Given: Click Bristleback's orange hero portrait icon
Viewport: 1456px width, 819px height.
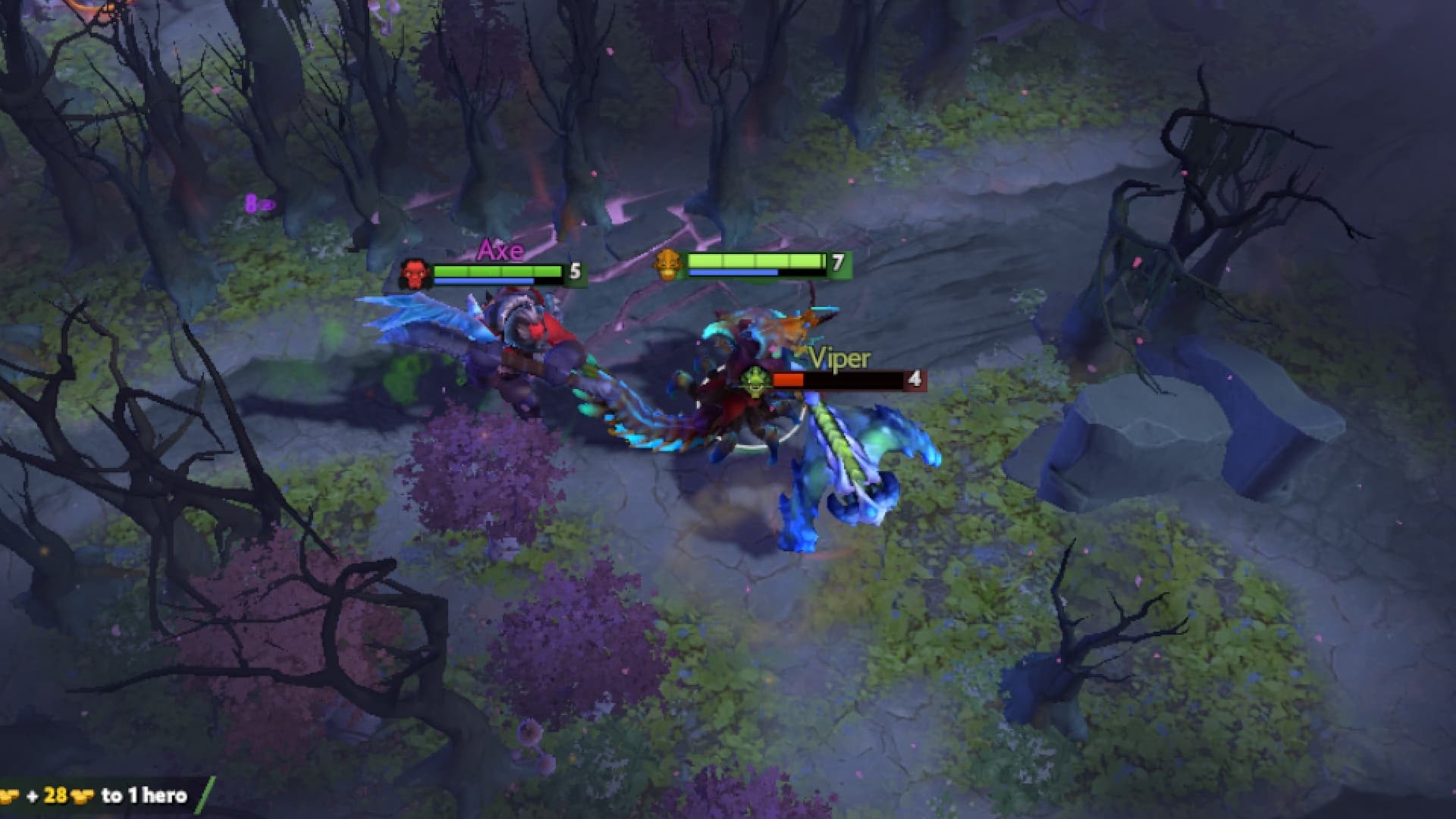Looking at the screenshot, I should tap(668, 265).
